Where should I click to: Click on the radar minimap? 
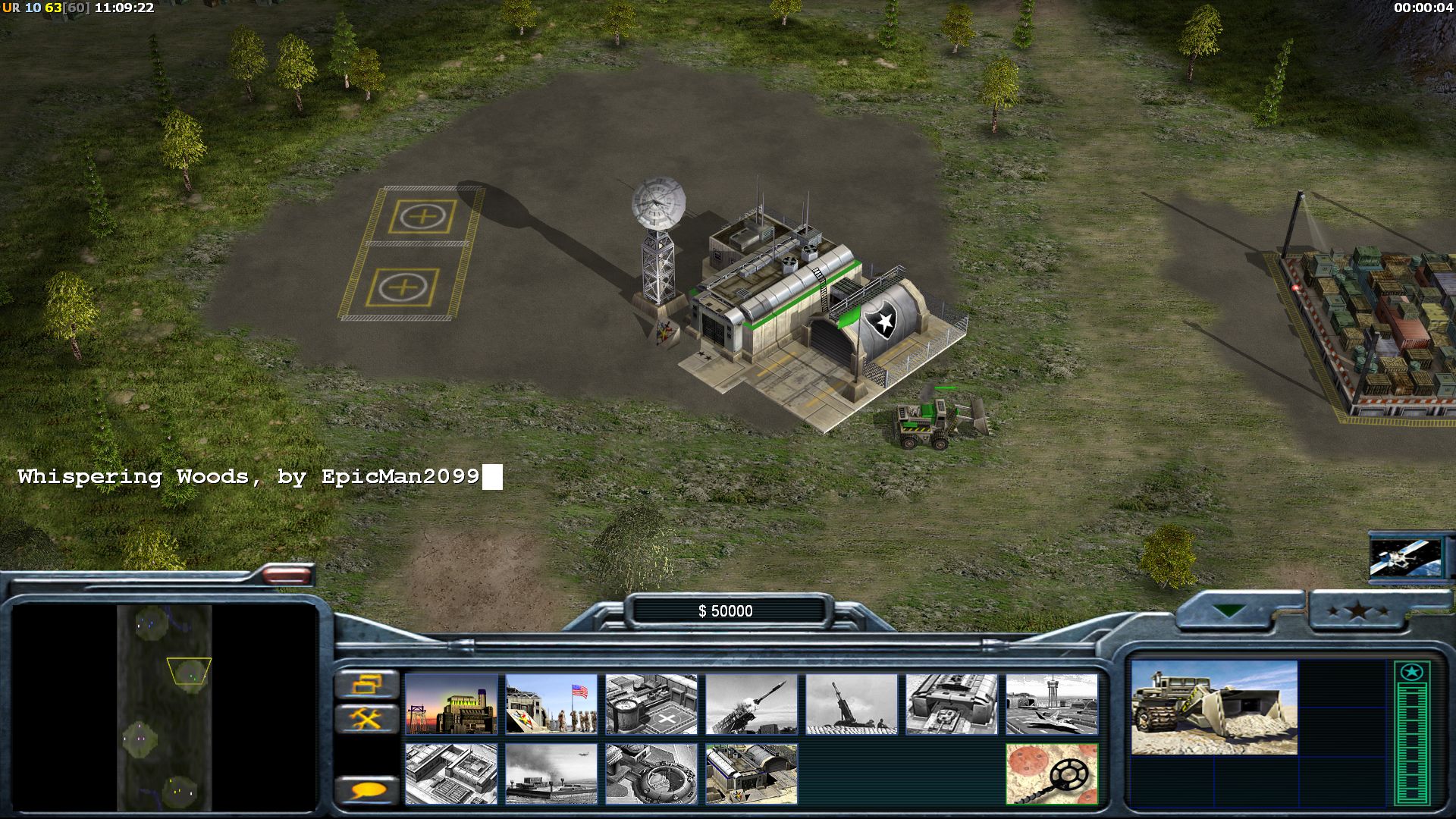(x=164, y=707)
